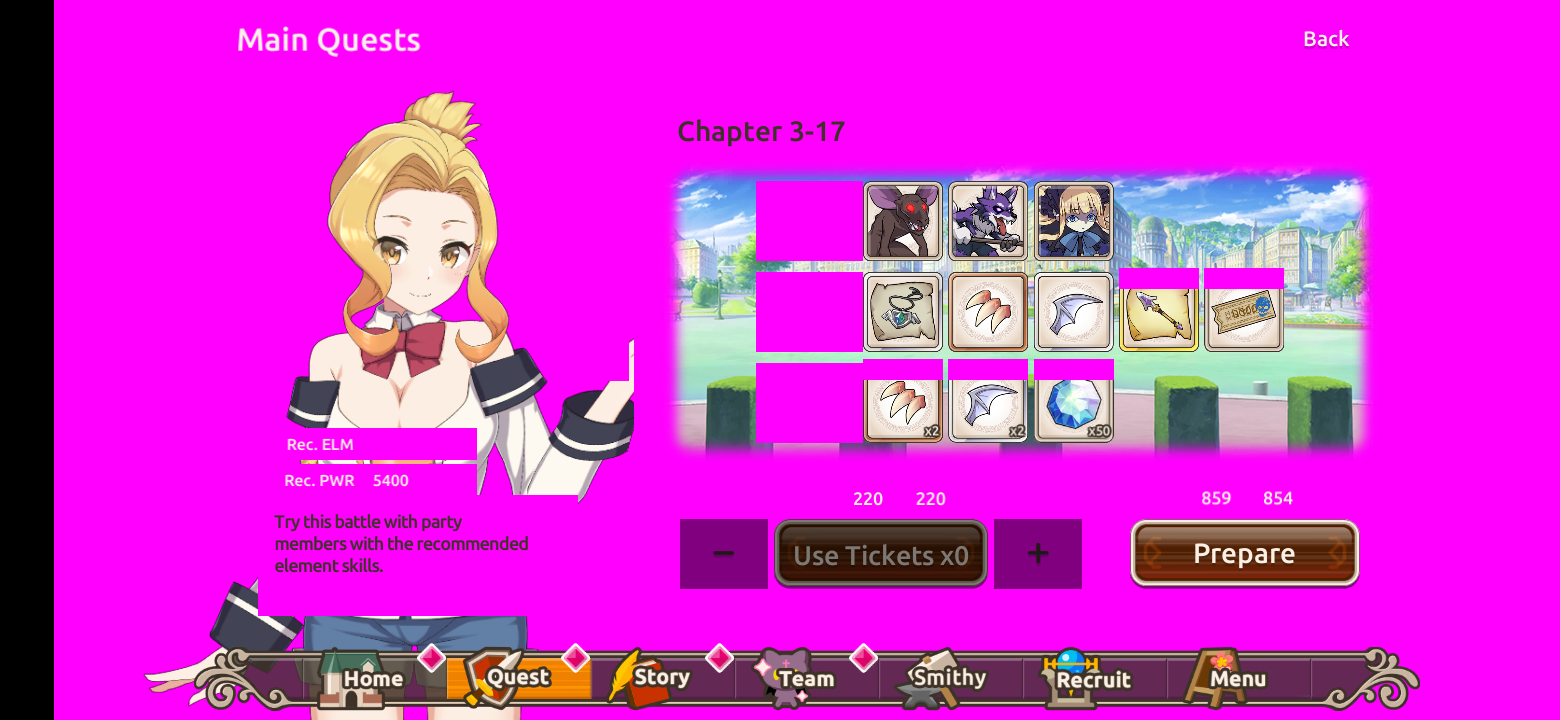The image size is (1560, 720).
Task: View the red-eyed rat enemy portrait
Action: pyautogui.click(x=903, y=221)
